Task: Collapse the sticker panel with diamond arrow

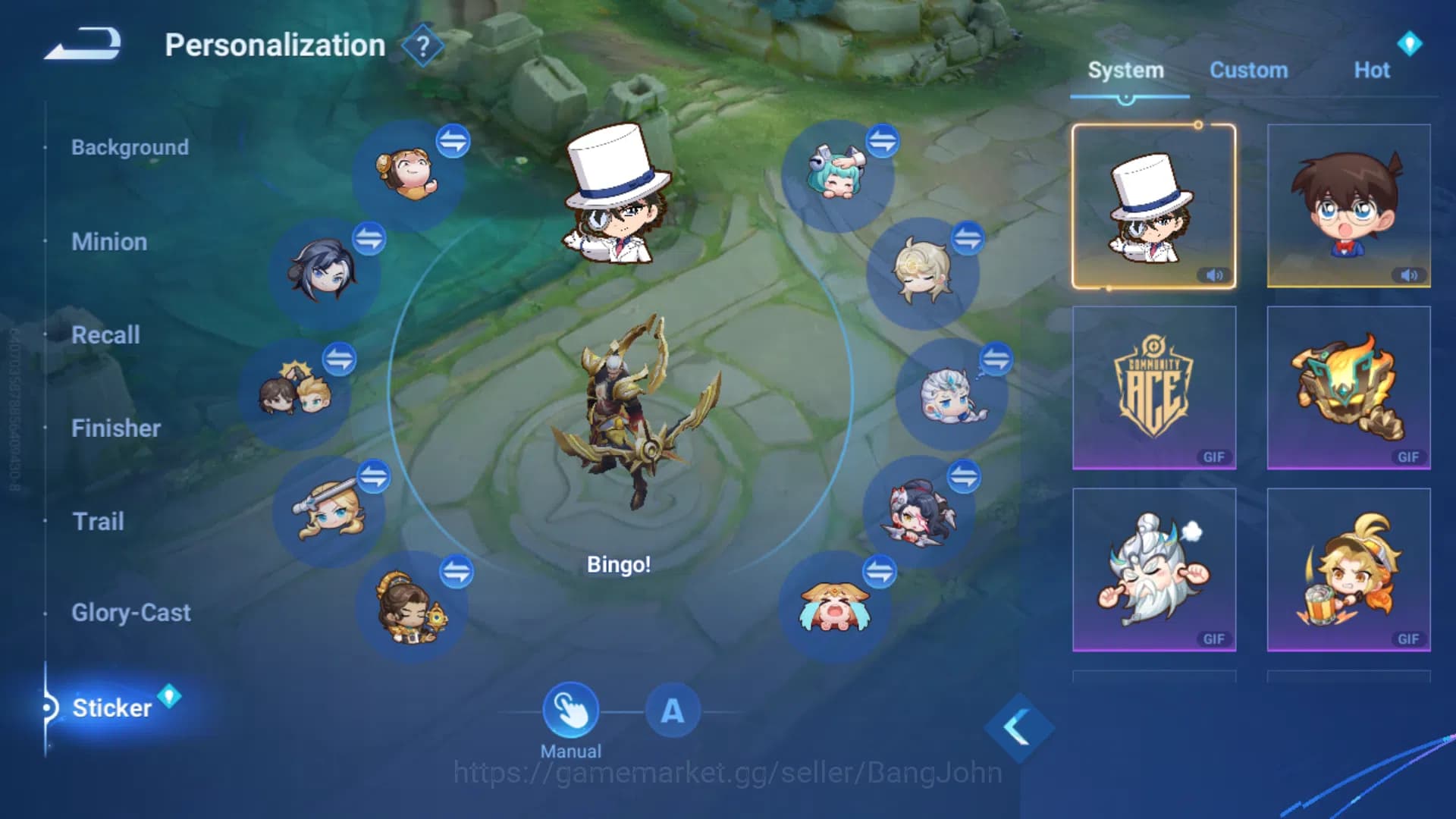Action: [1018, 728]
